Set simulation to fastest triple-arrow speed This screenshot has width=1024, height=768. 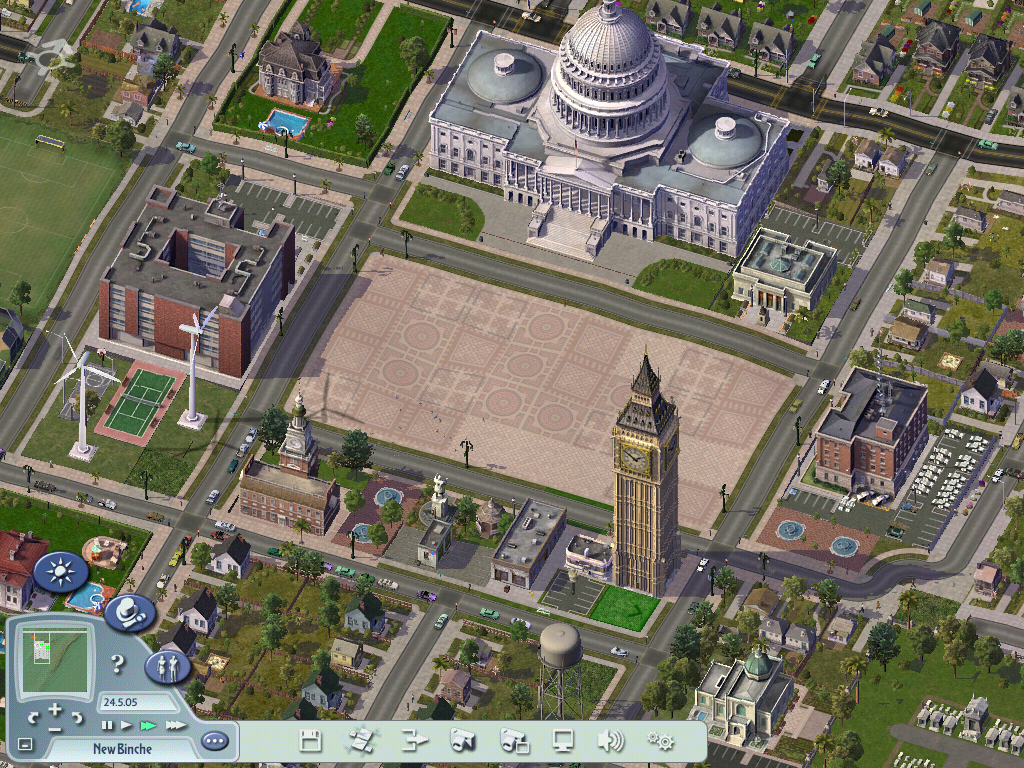pos(175,725)
